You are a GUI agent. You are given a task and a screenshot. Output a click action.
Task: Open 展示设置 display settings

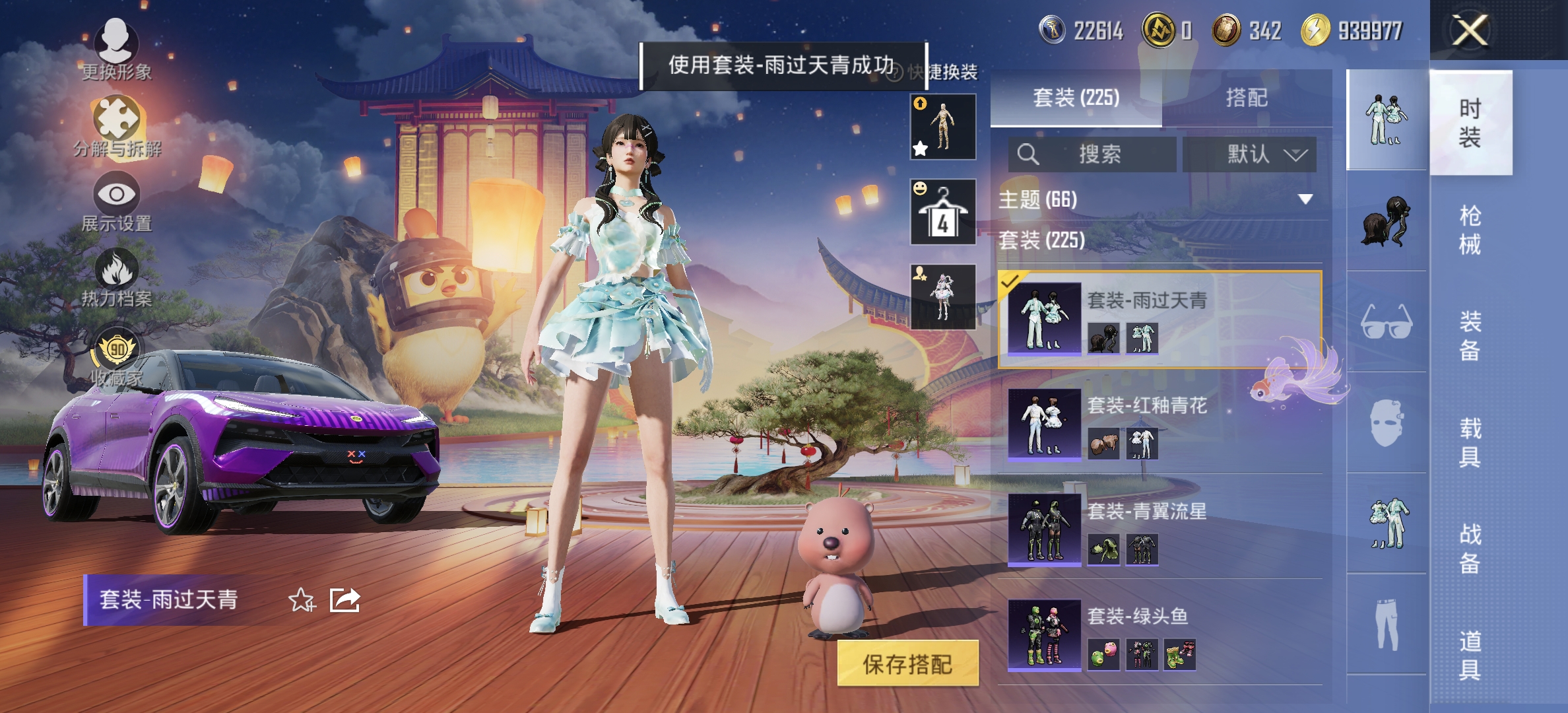pyautogui.click(x=117, y=201)
